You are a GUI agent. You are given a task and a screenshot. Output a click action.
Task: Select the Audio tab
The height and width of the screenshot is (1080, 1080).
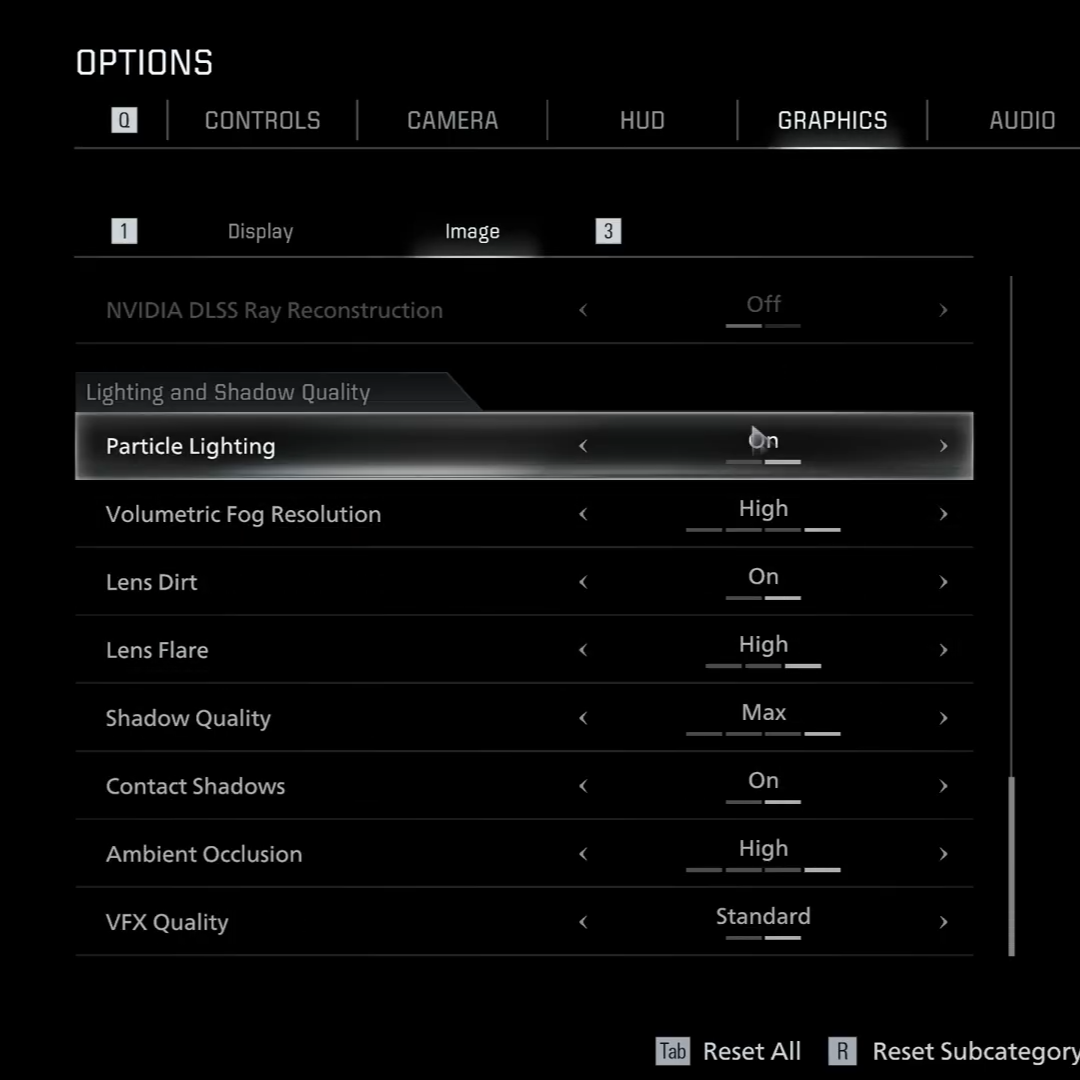pyautogui.click(x=1021, y=121)
